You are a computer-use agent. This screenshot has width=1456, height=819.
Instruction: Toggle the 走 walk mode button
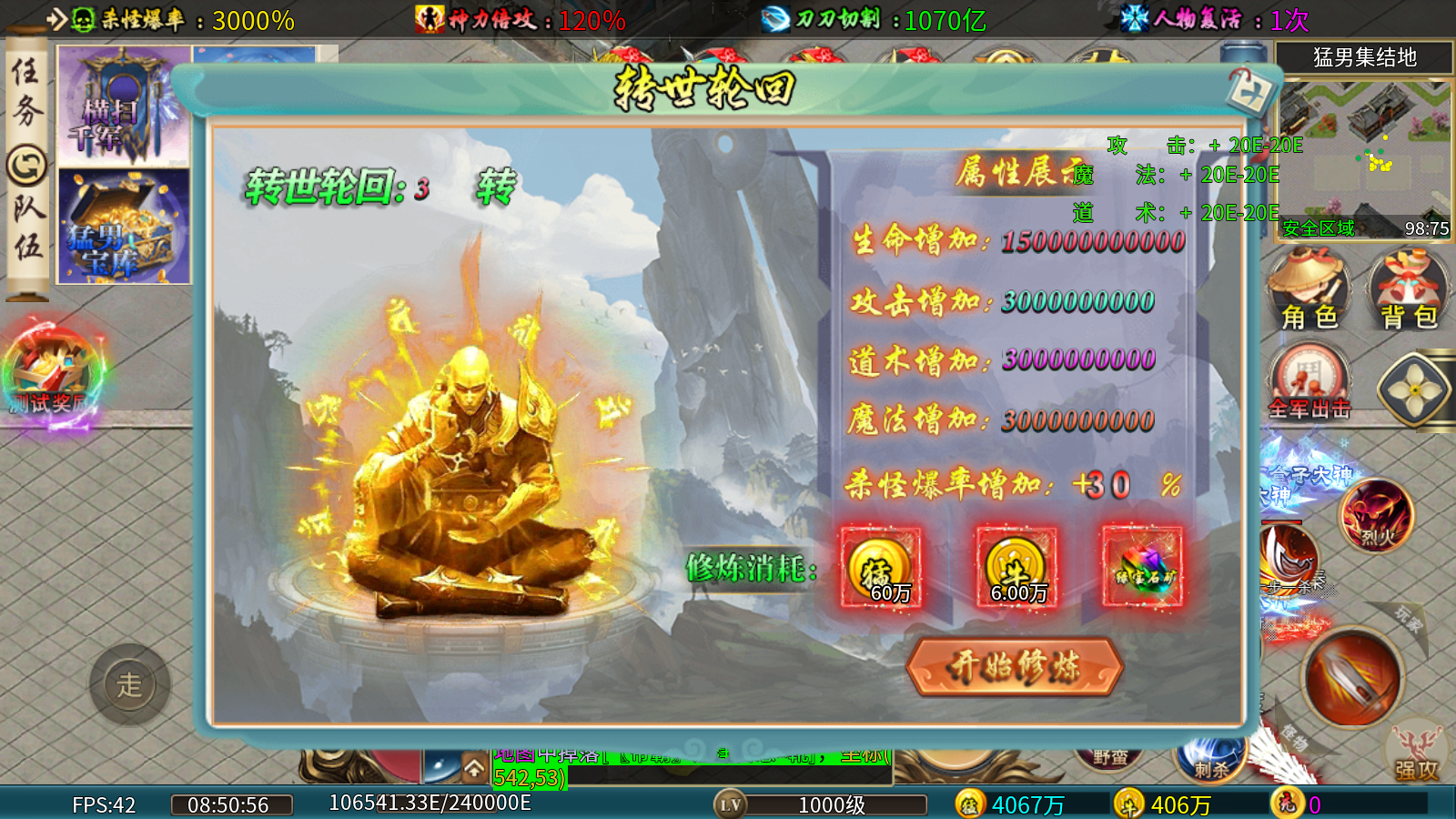click(x=129, y=684)
